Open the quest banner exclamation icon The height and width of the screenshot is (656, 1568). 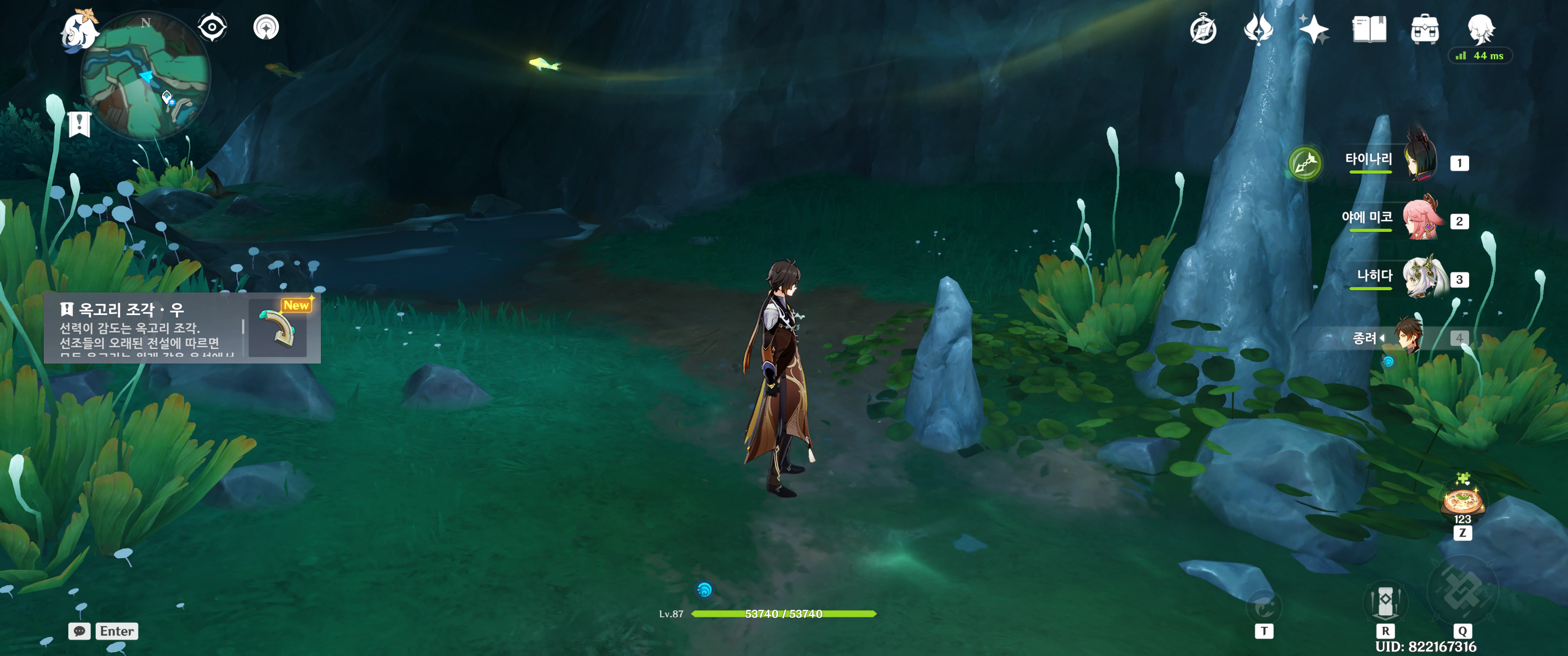(79, 124)
